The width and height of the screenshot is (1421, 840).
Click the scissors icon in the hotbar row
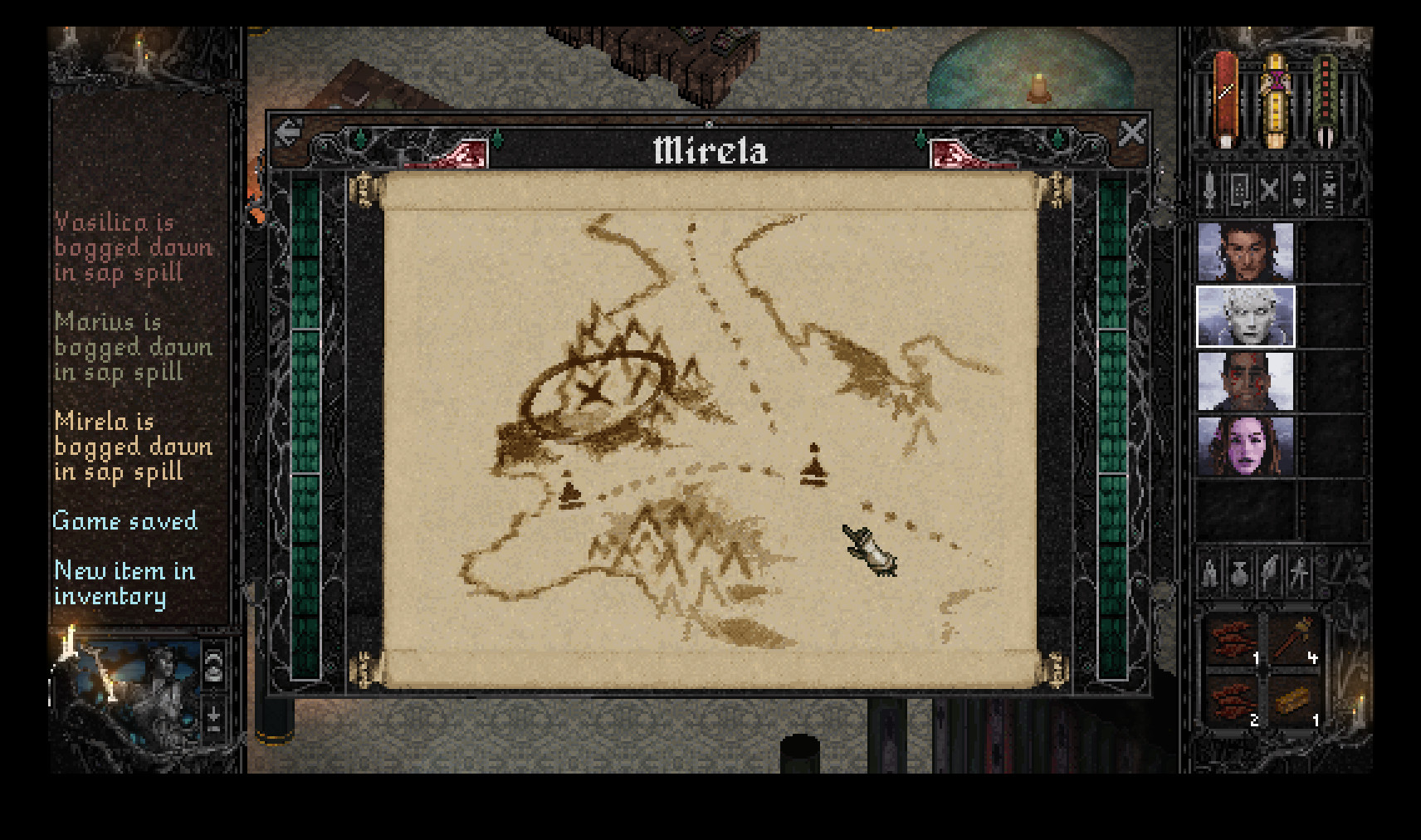[1297, 573]
